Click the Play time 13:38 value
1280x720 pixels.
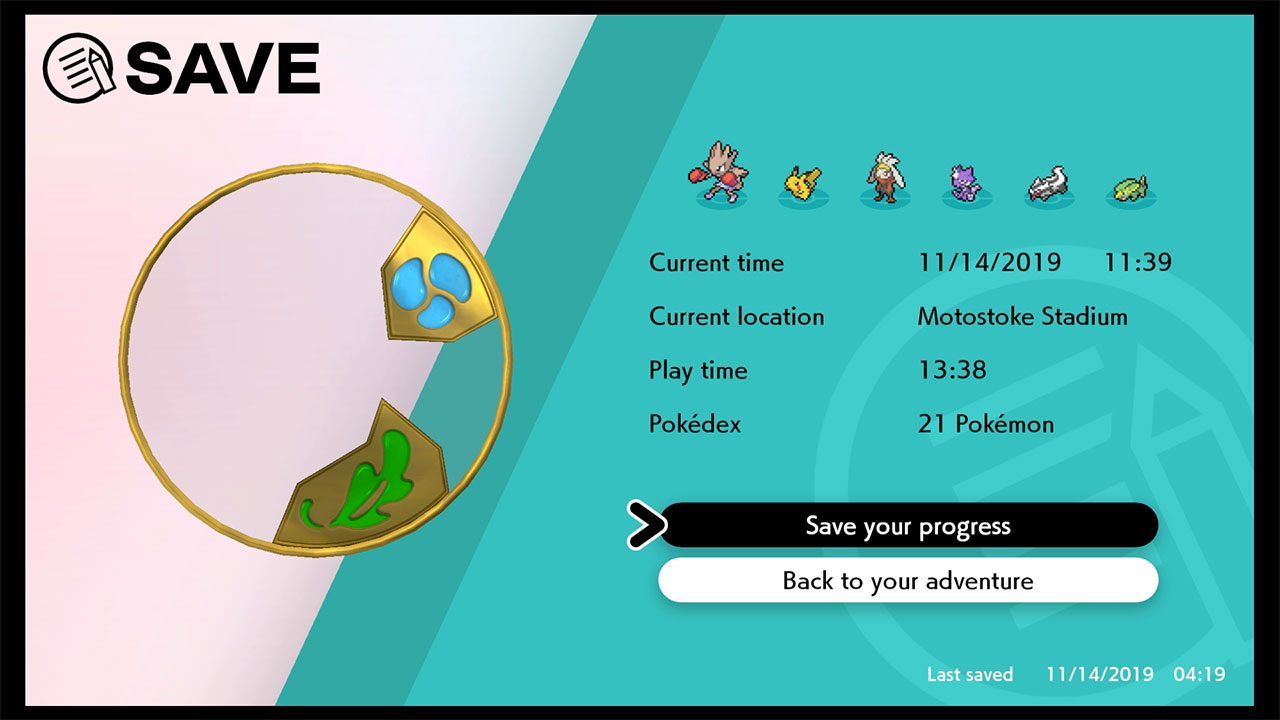pos(952,370)
